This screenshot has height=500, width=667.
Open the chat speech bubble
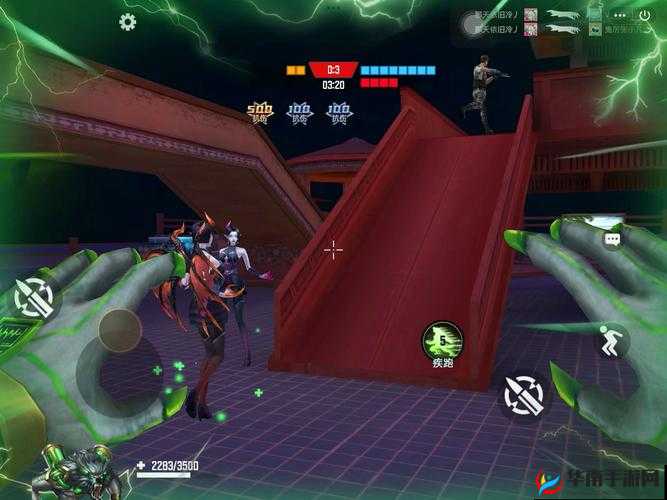pyautogui.click(x=611, y=239)
